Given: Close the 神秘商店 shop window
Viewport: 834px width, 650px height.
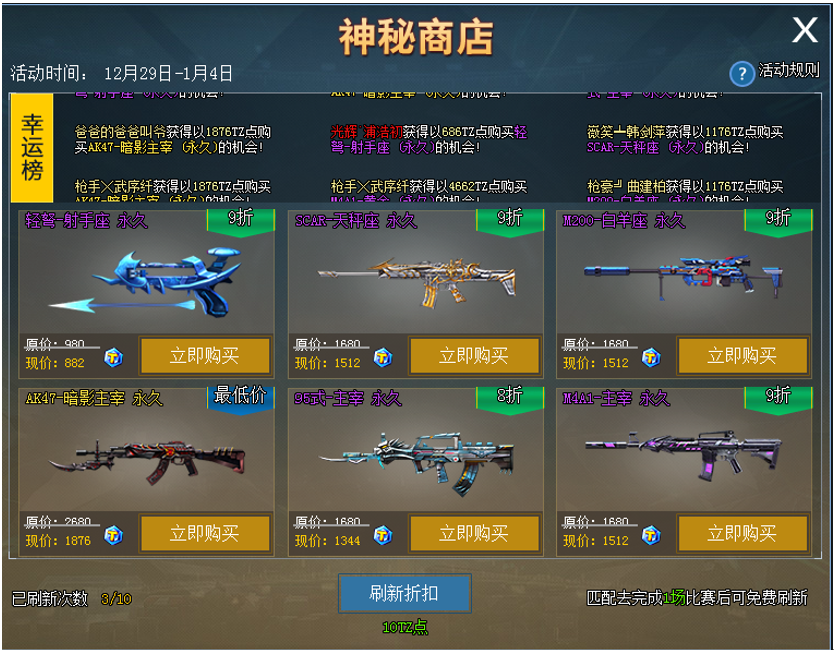Looking at the screenshot, I should pyautogui.click(x=805, y=31).
